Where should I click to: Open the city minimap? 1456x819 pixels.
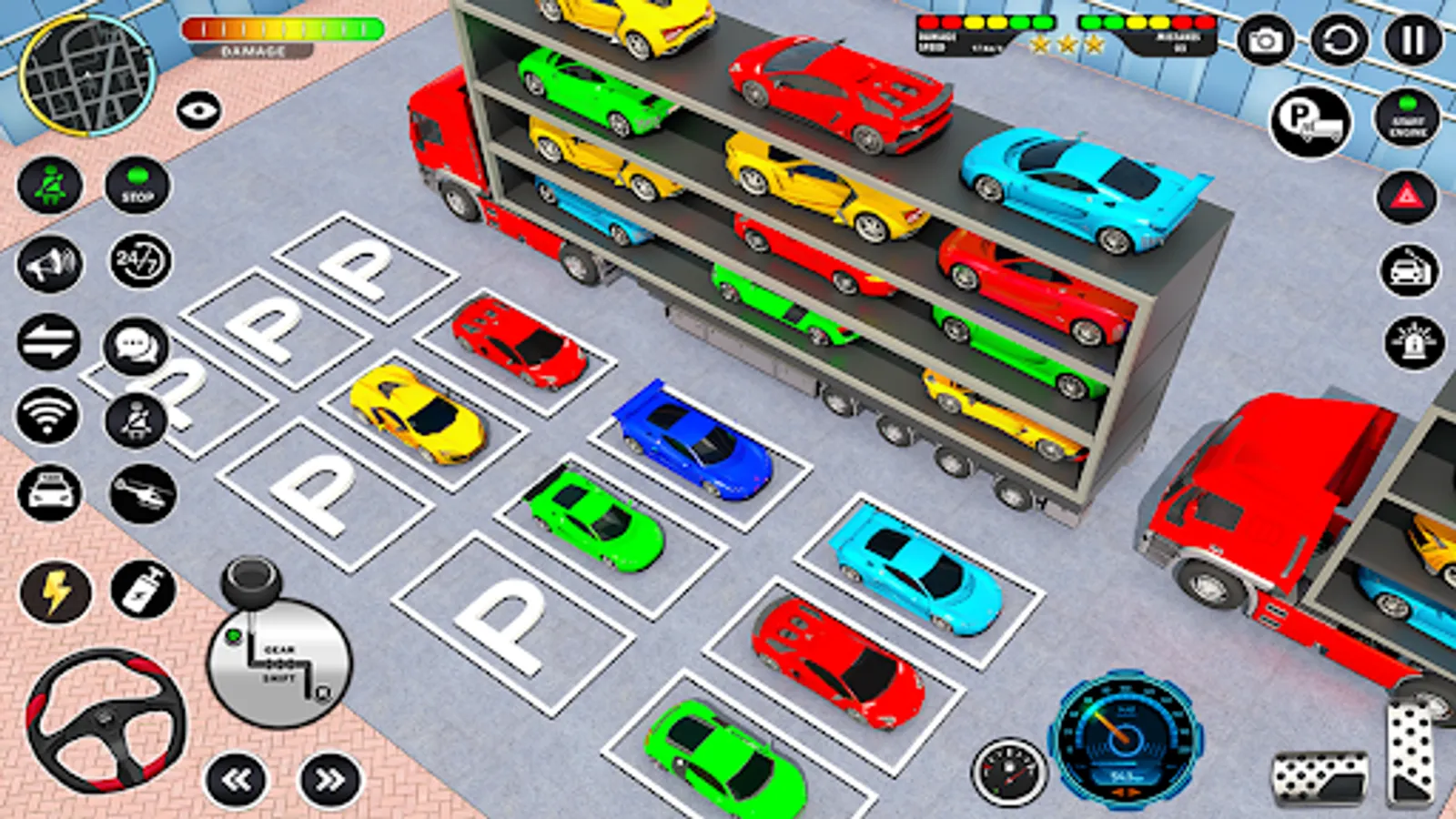click(87, 74)
